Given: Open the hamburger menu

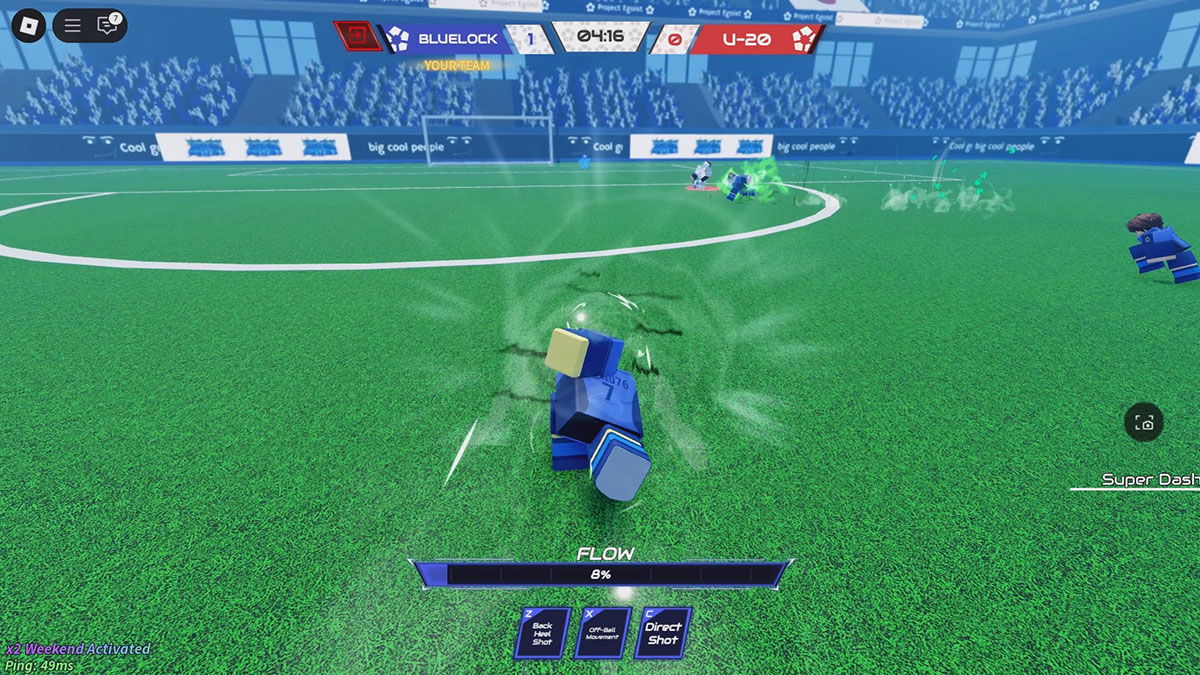Looking at the screenshot, I should [x=72, y=26].
